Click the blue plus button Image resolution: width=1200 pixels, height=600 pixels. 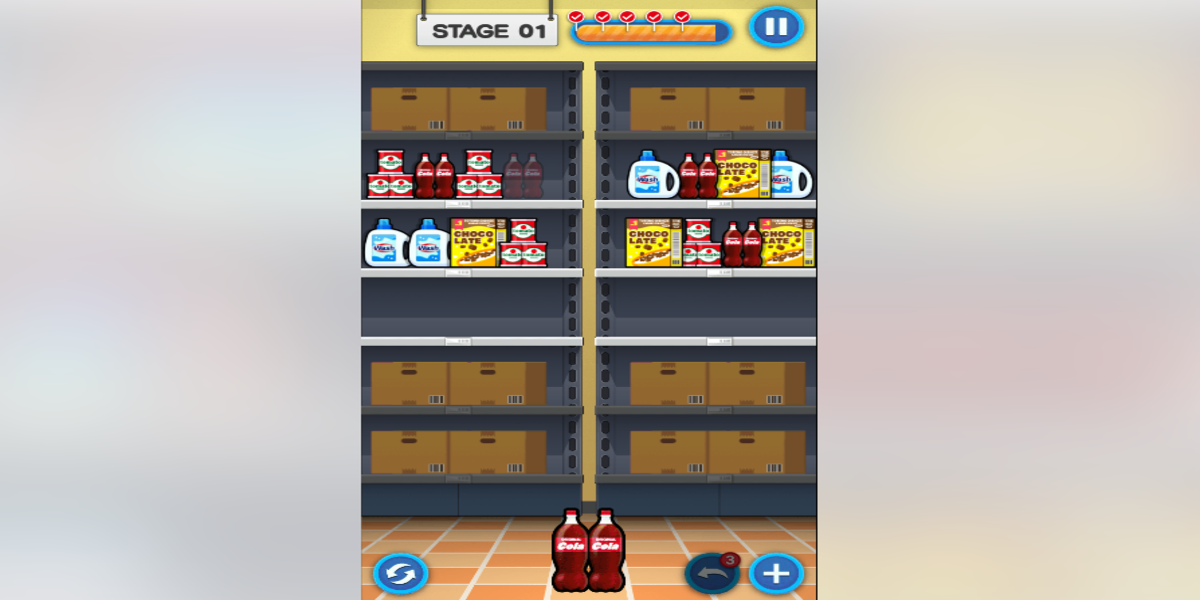[776, 574]
